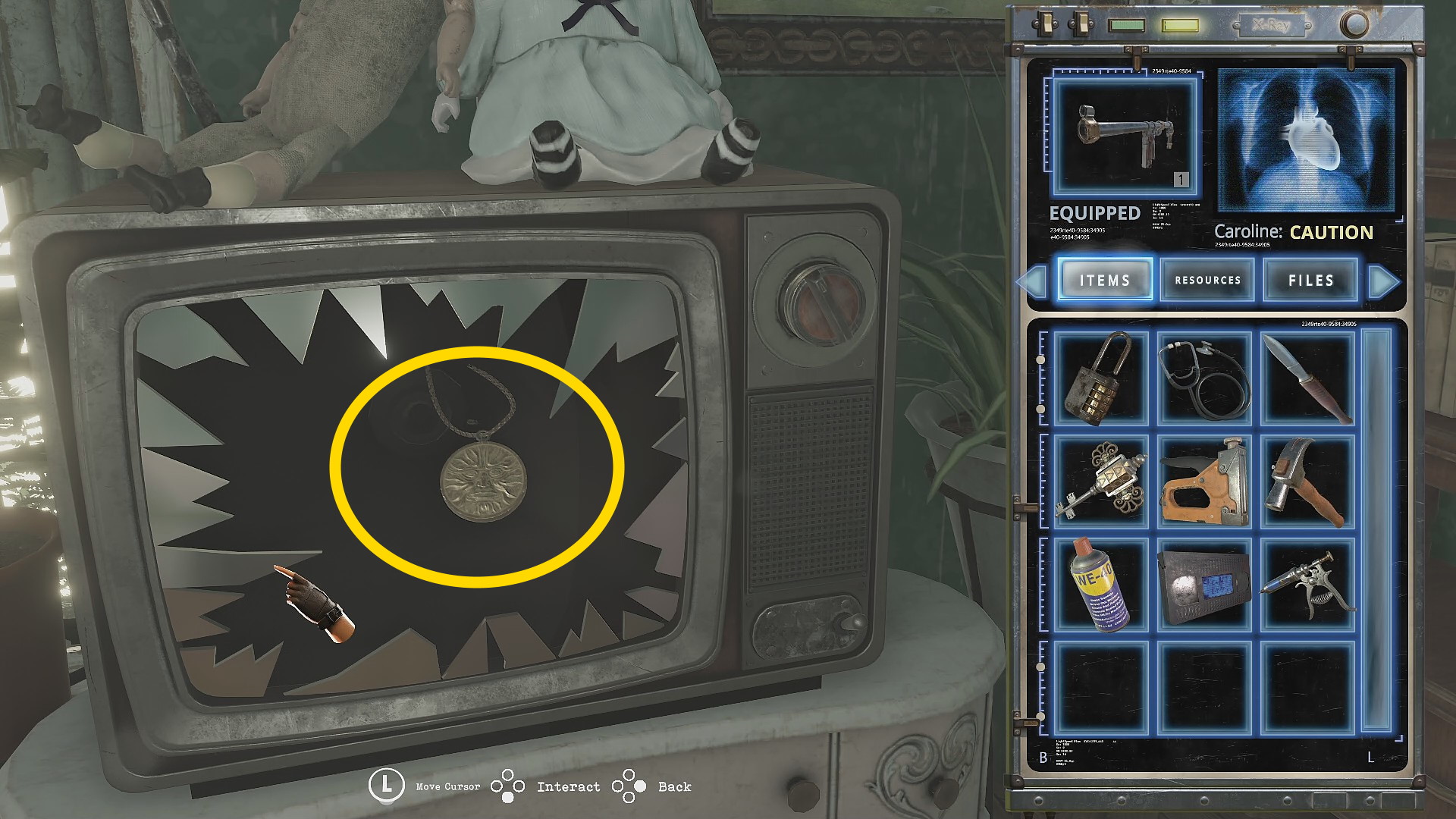
Task: Open the equipped weapon slot
Action: click(1125, 136)
